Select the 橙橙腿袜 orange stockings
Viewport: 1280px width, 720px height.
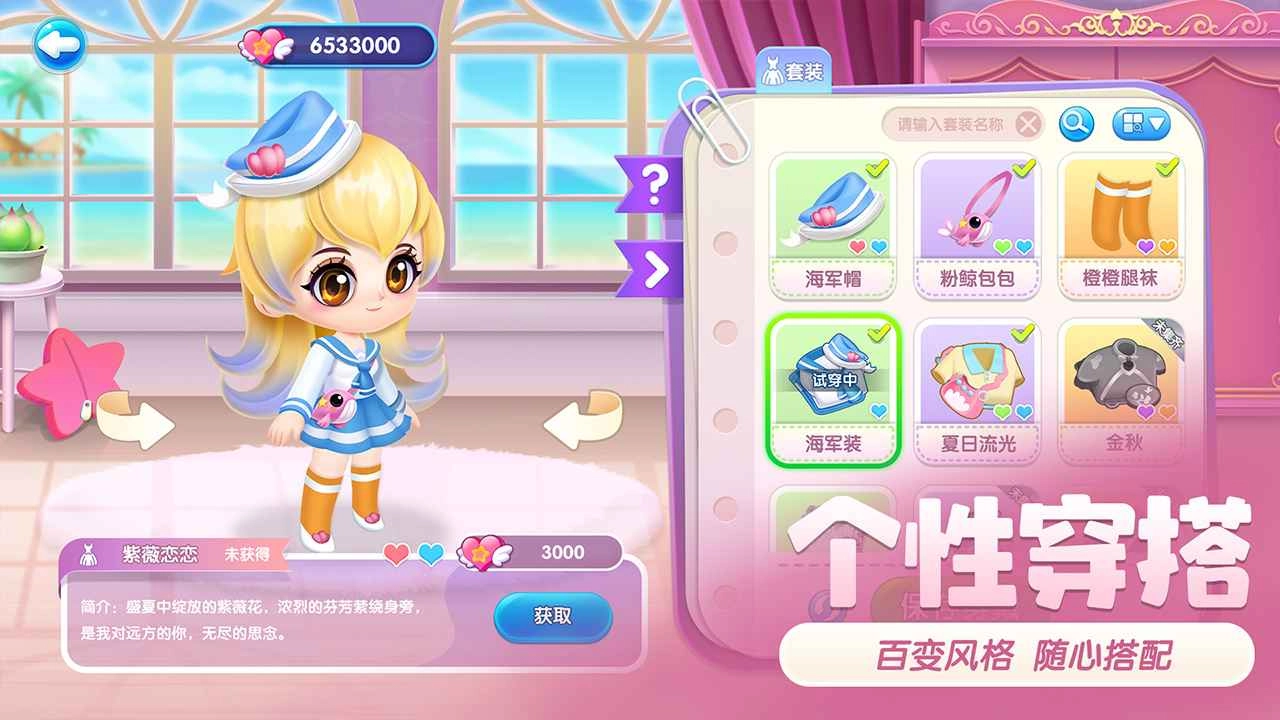click(x=1119, y=220)
